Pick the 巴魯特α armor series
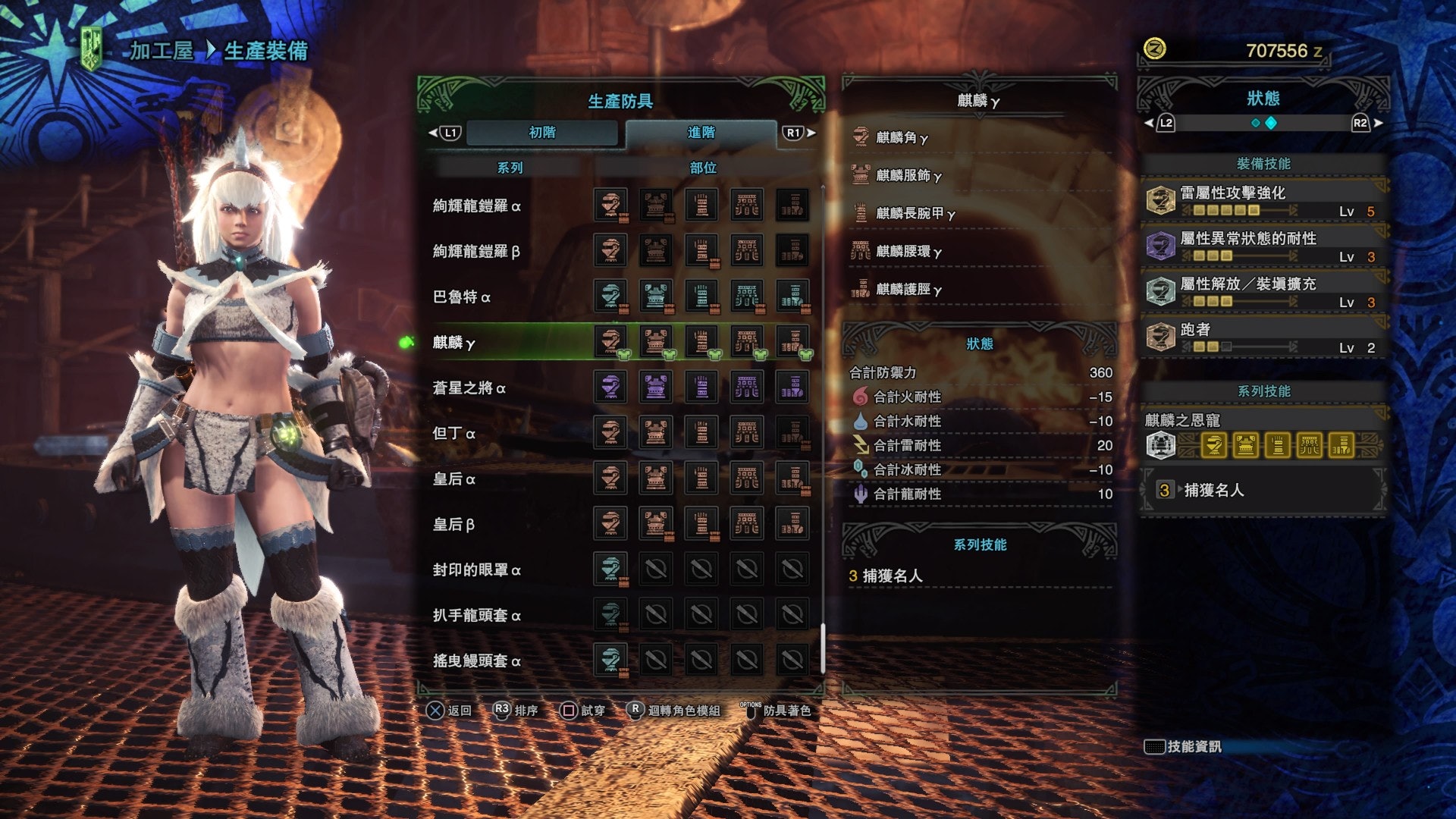 (461, 297)
